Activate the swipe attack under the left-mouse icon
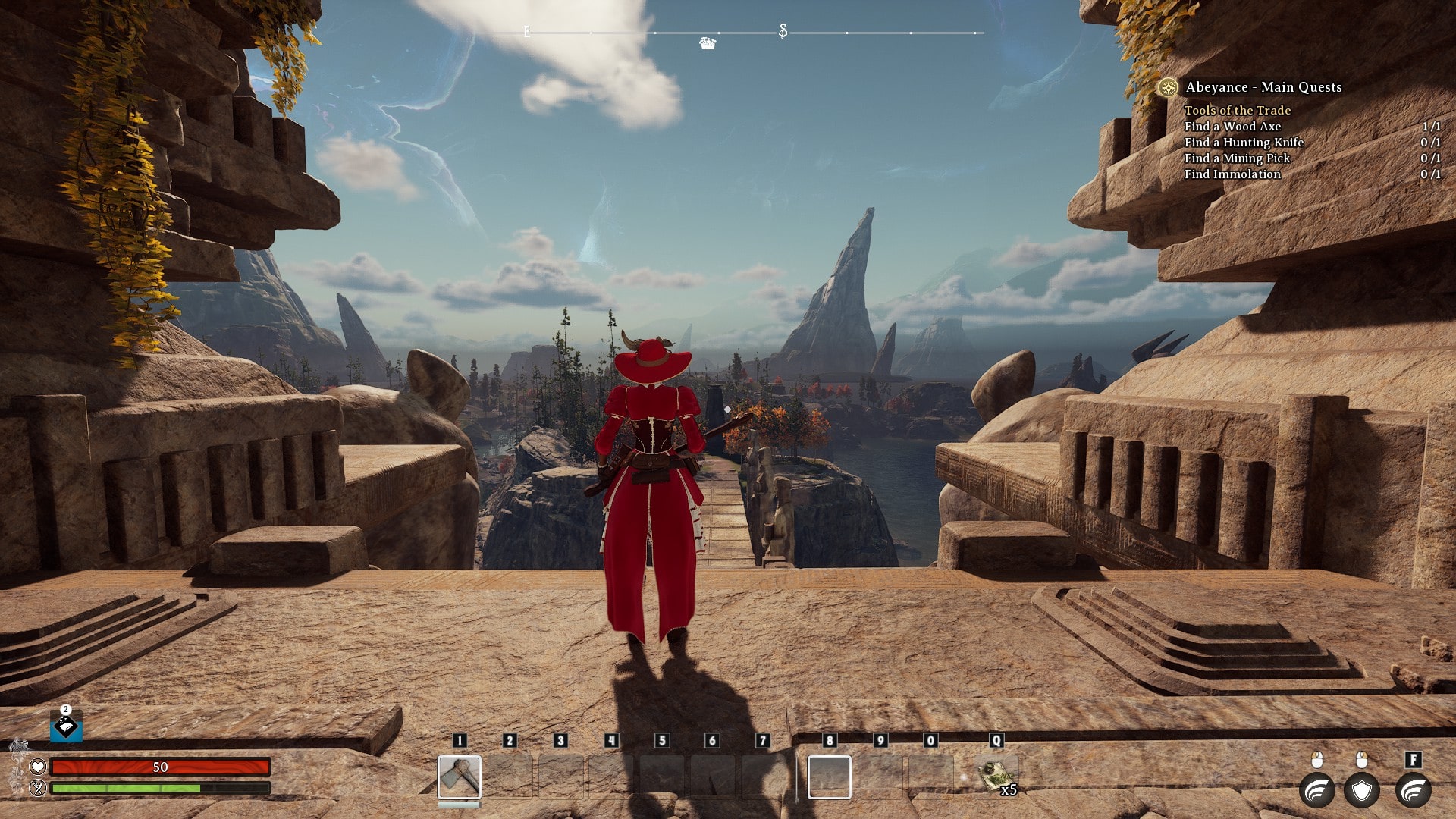This screenshot has height=819, width=1456. click(x=1317, y=791)
